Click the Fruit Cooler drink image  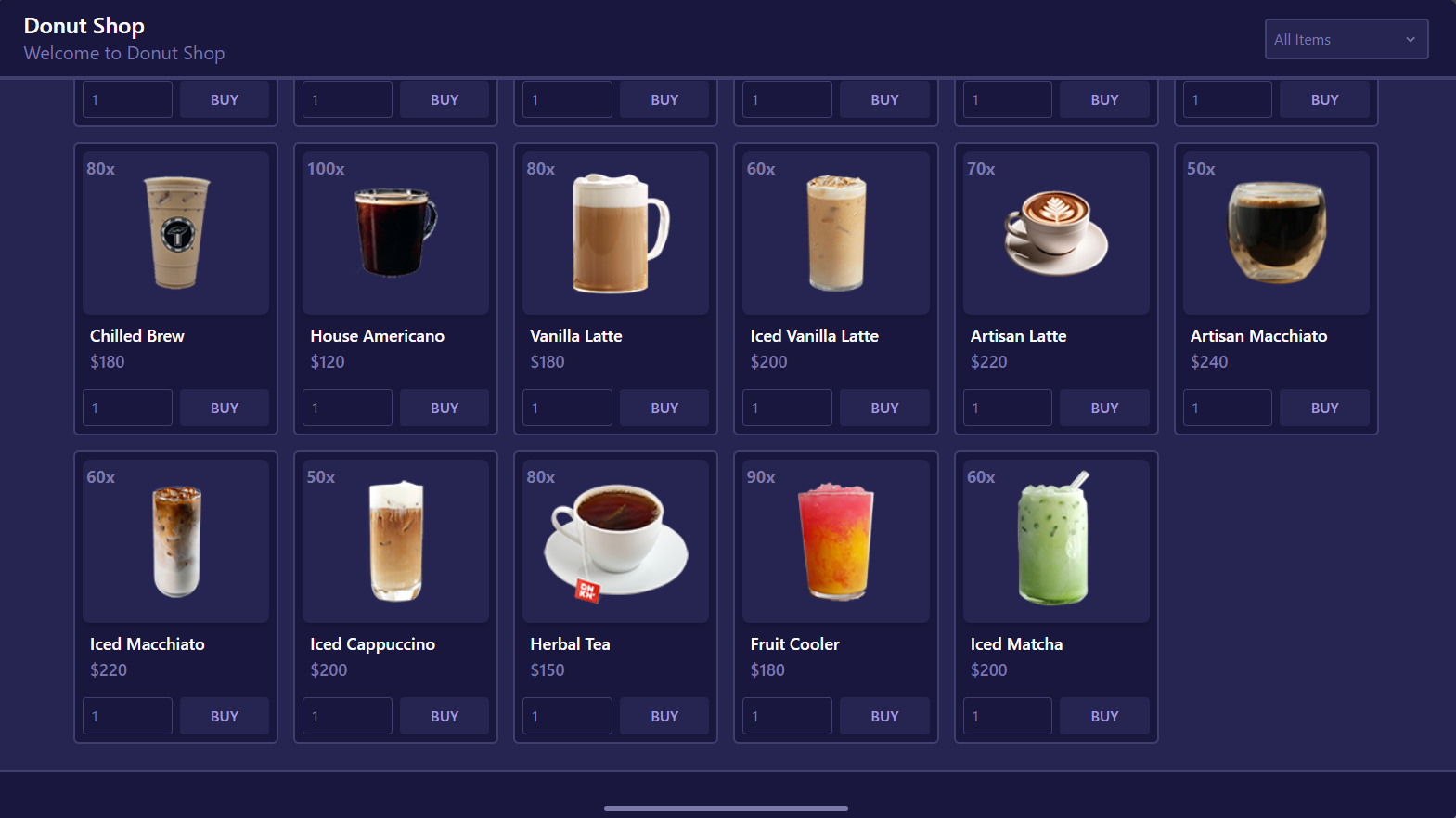(834, 539)
